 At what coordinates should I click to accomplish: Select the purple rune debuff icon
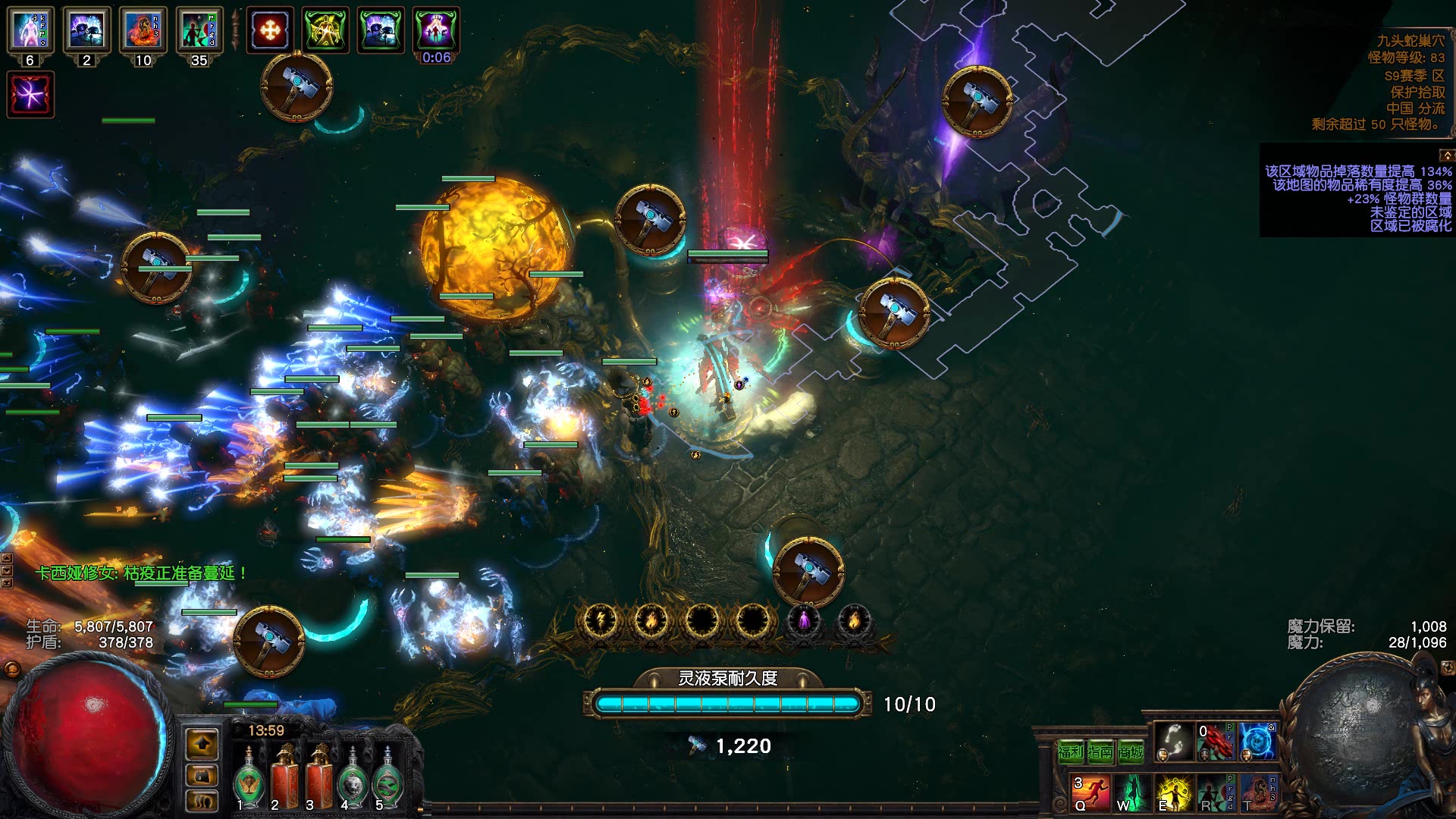click(30, 95)
